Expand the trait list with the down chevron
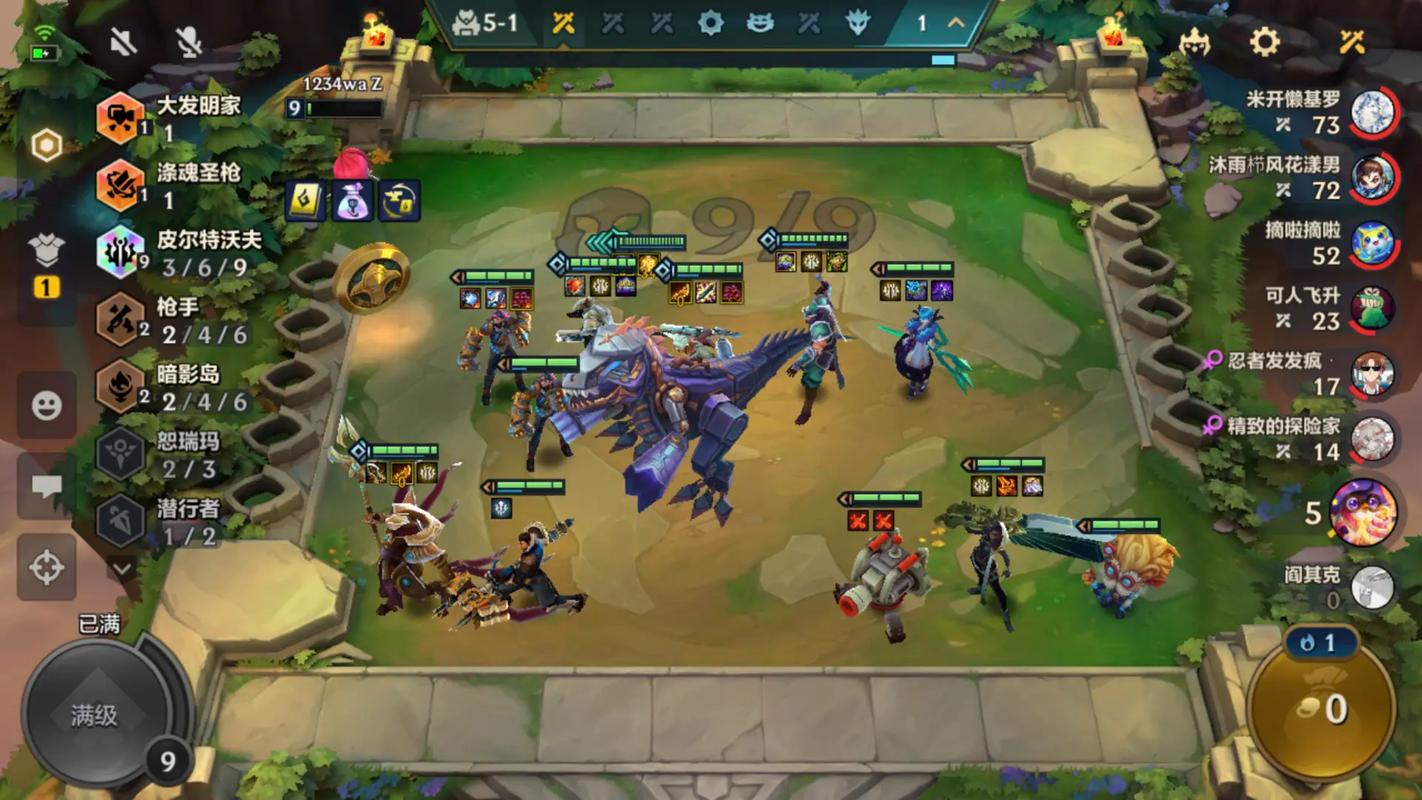The width and height of the screenshot is (1422, 800). [122, 567]
